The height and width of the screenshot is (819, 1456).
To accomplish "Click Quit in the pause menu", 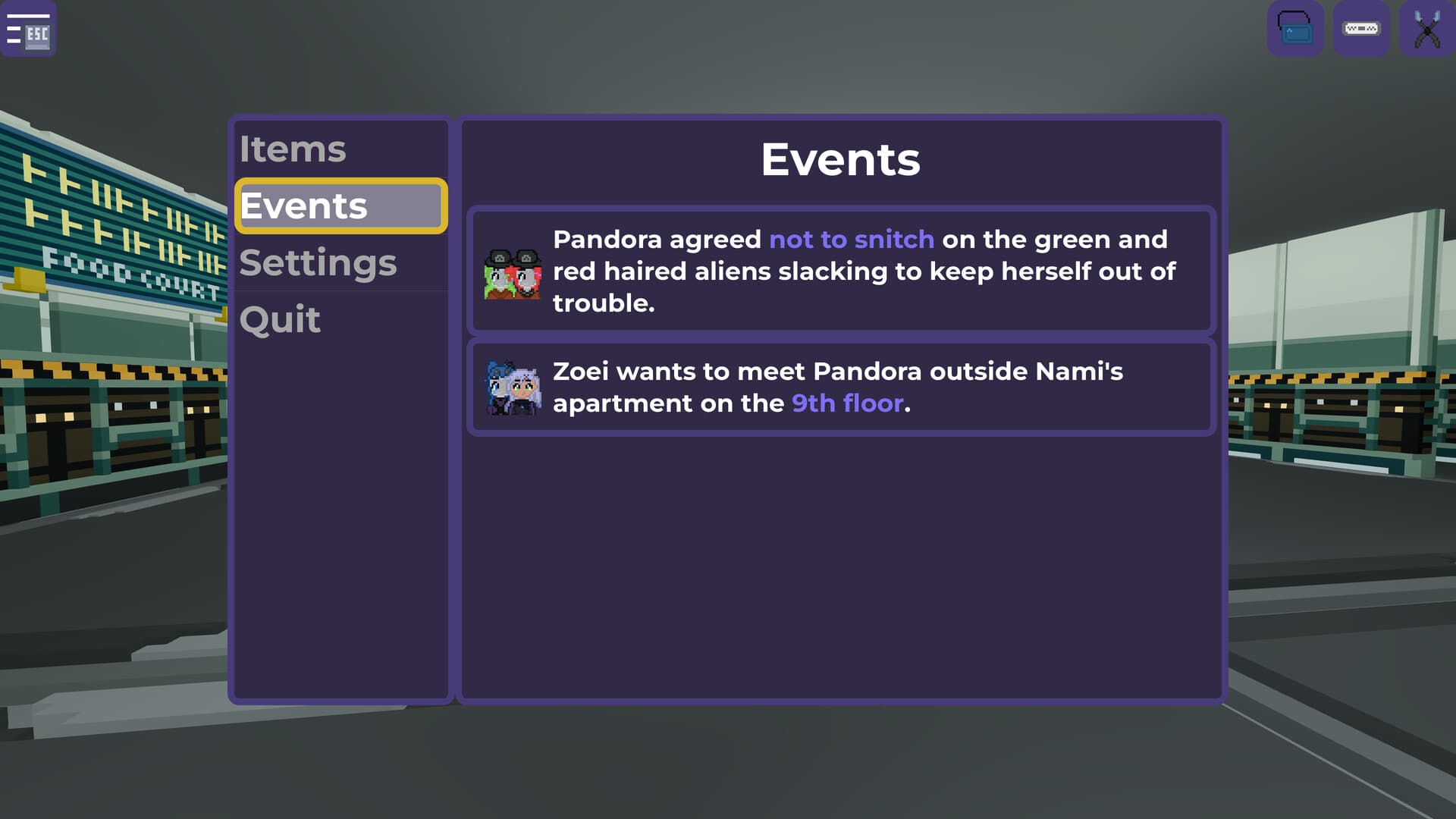I will (279, 319).
